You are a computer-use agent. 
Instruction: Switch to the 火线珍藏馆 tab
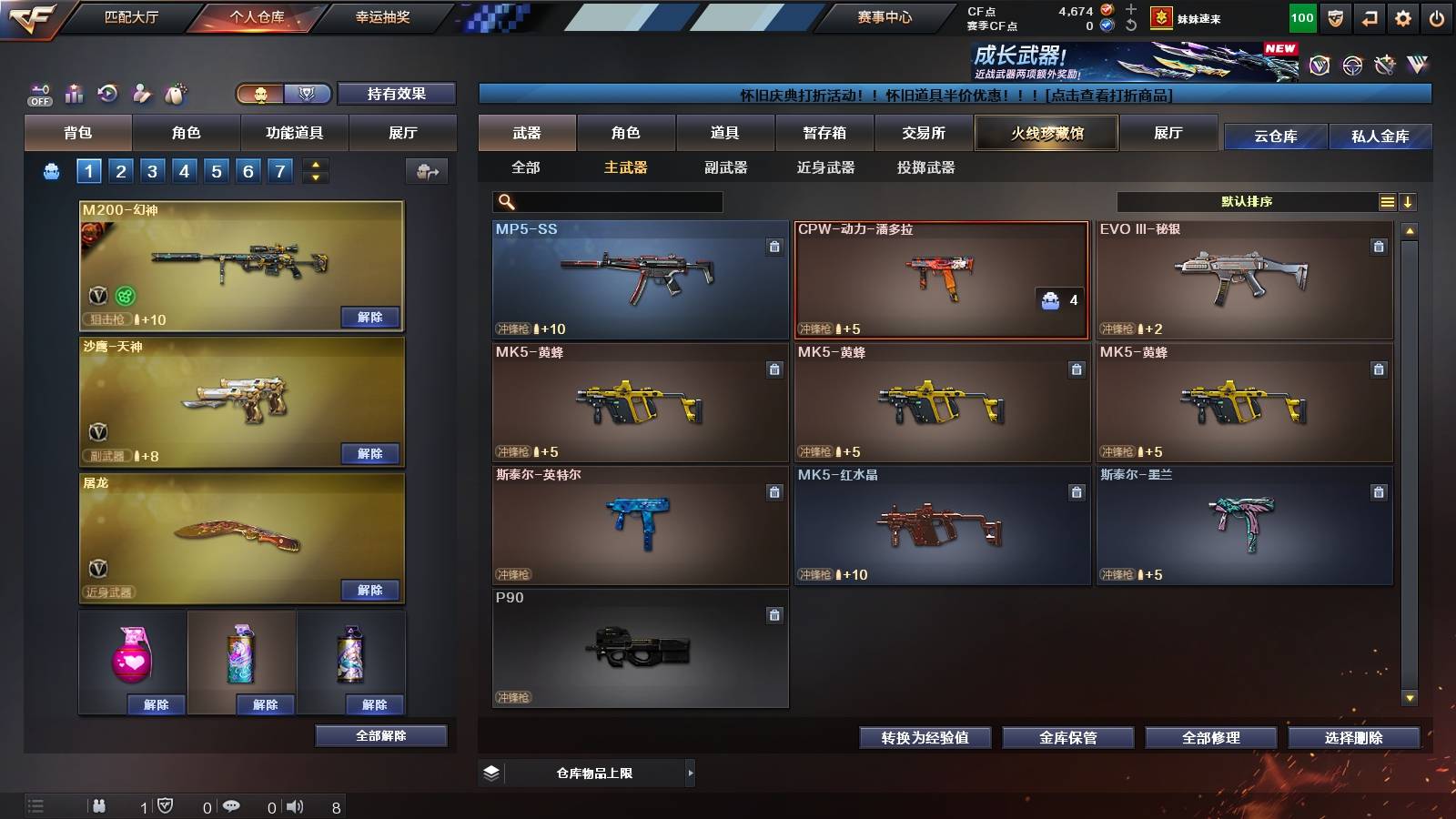tap(1046, 133)
